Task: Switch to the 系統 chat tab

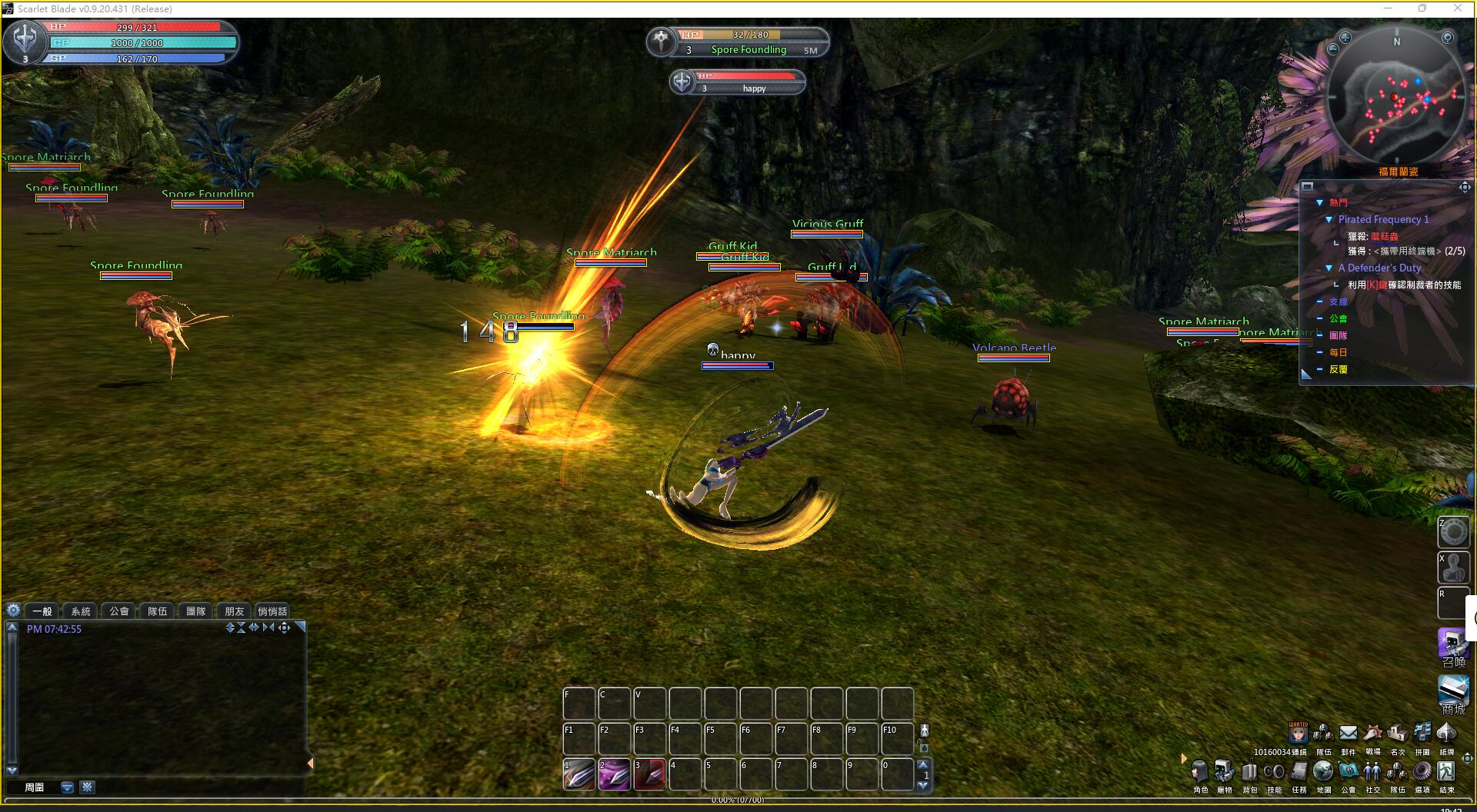Action: (81, 611)
